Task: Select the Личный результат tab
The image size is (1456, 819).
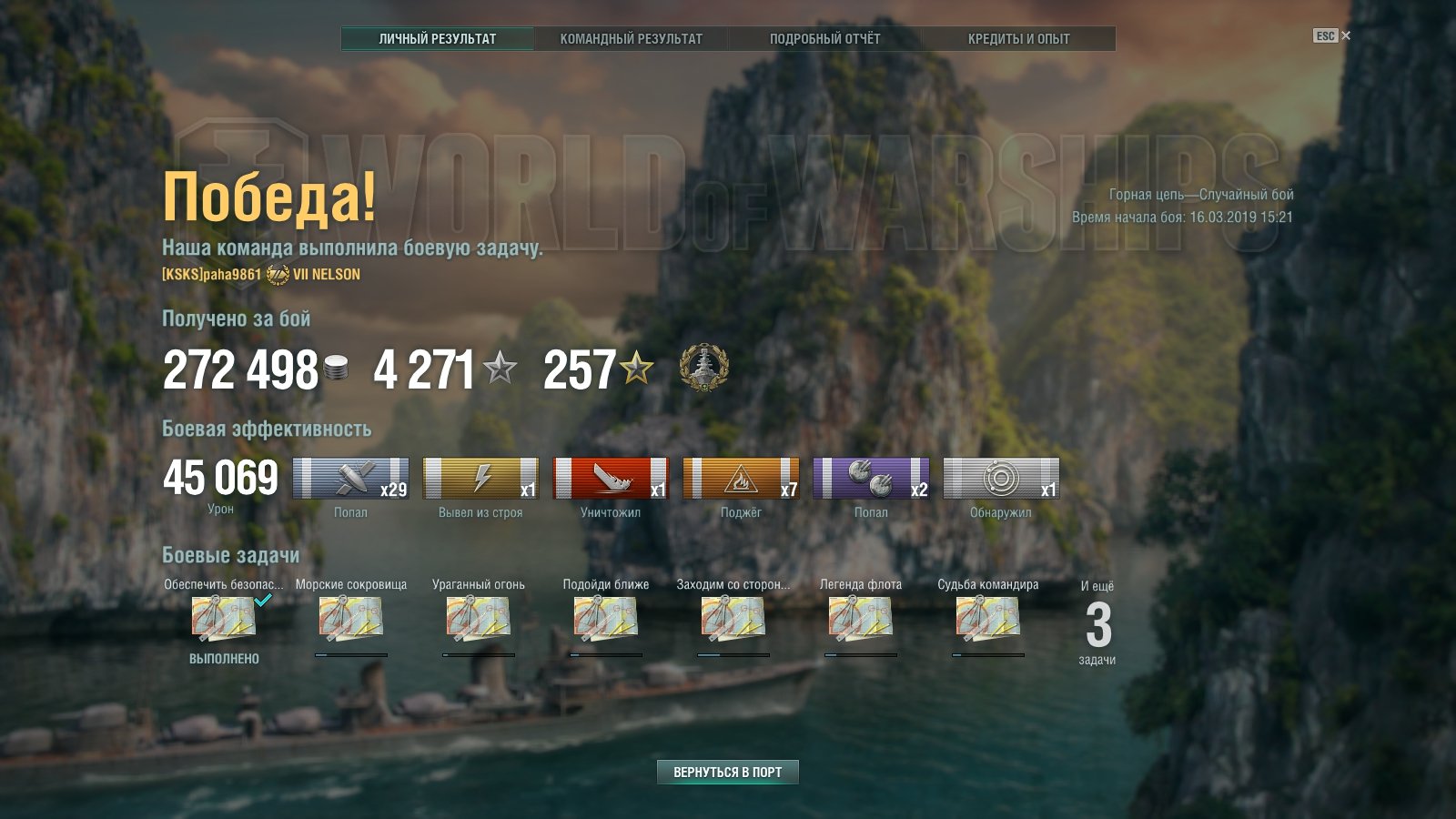Action: 438,38
